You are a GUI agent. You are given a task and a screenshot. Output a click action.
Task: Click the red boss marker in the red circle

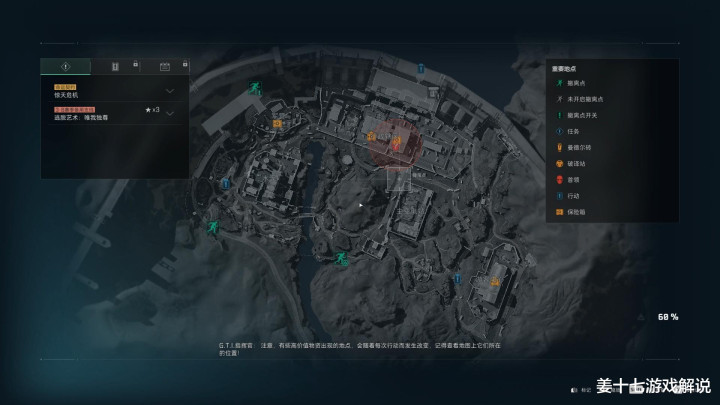pos(397,146)
